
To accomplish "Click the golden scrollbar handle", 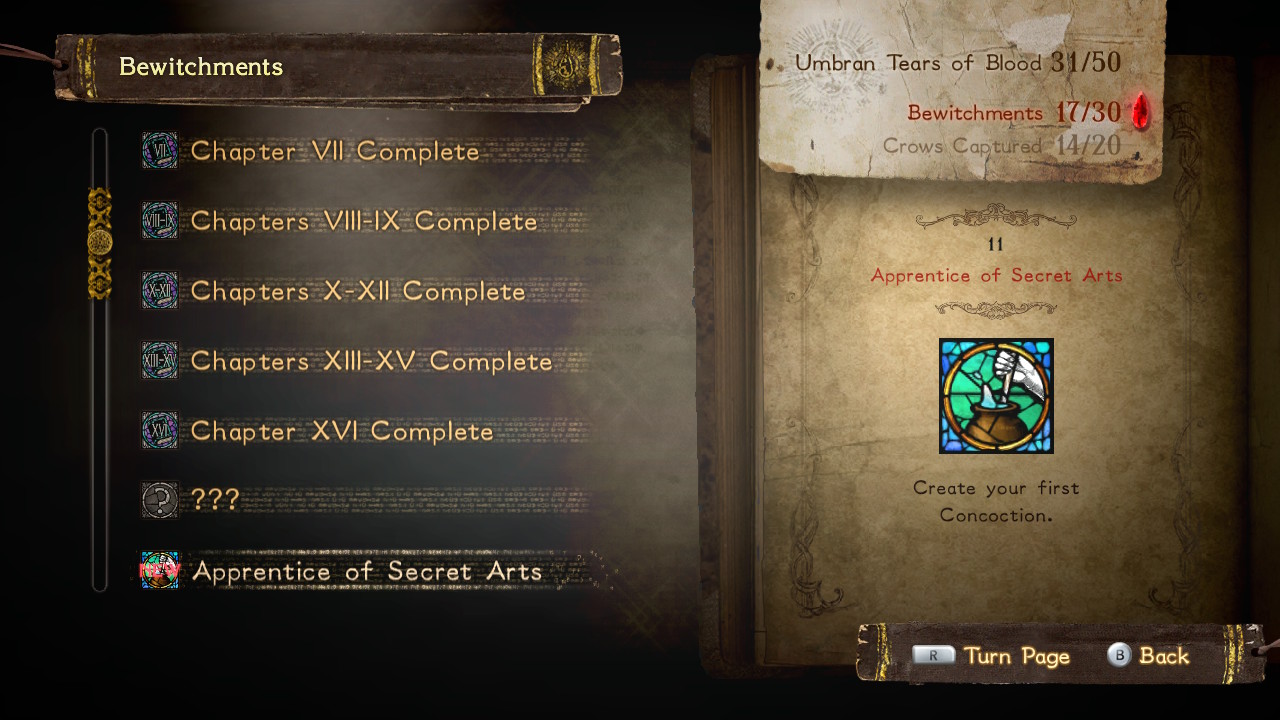I will point(100,243).
